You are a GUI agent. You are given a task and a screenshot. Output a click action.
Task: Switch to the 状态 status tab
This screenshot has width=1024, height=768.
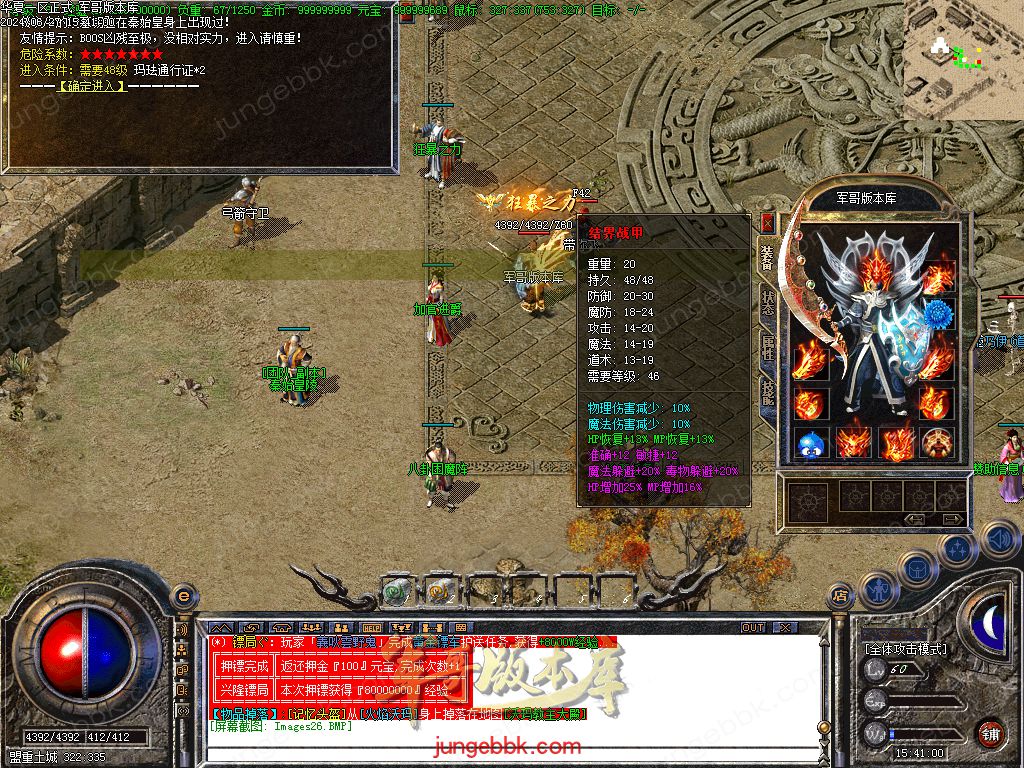(767, 303)
